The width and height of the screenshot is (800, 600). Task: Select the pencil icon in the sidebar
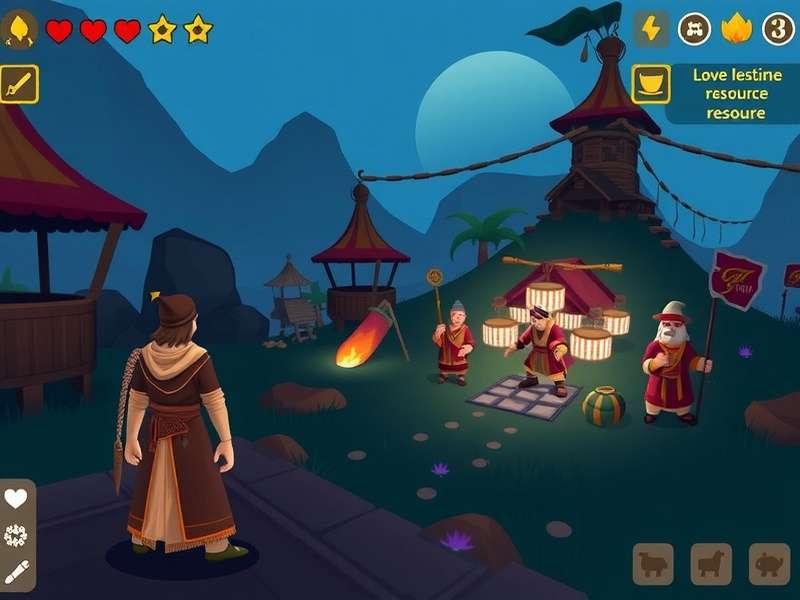pos(16,572)
